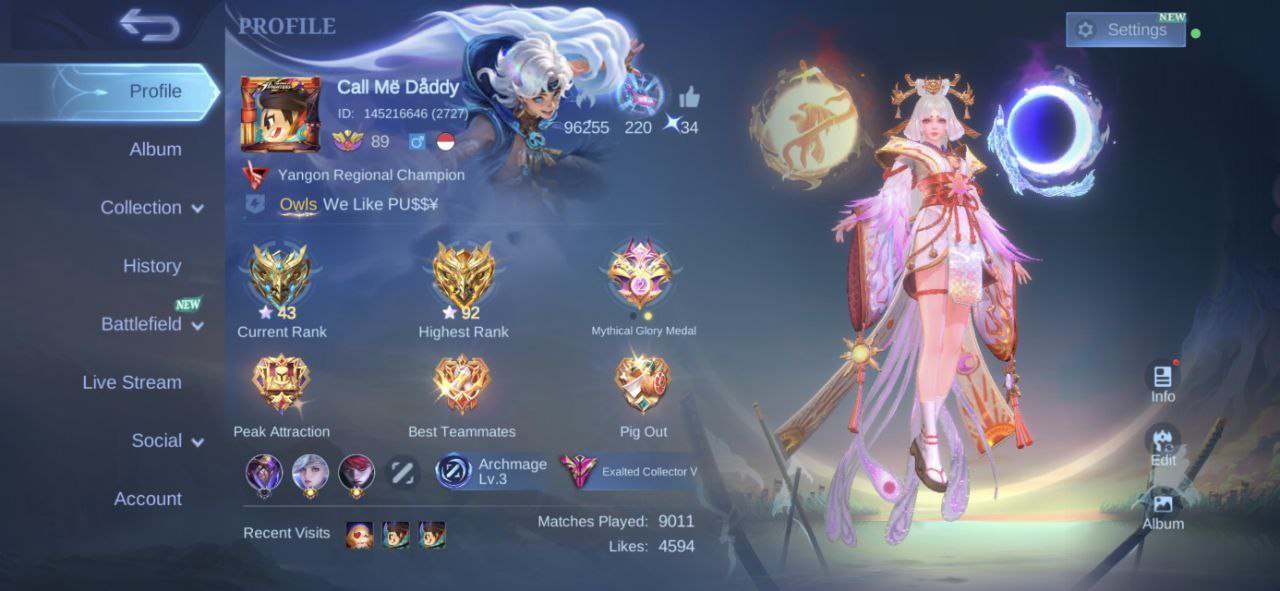Image resolution: width=1280 pixels, height=591 pixels.
Task: Click the Edit button beside the hero
Action: tap(1163, 445)
